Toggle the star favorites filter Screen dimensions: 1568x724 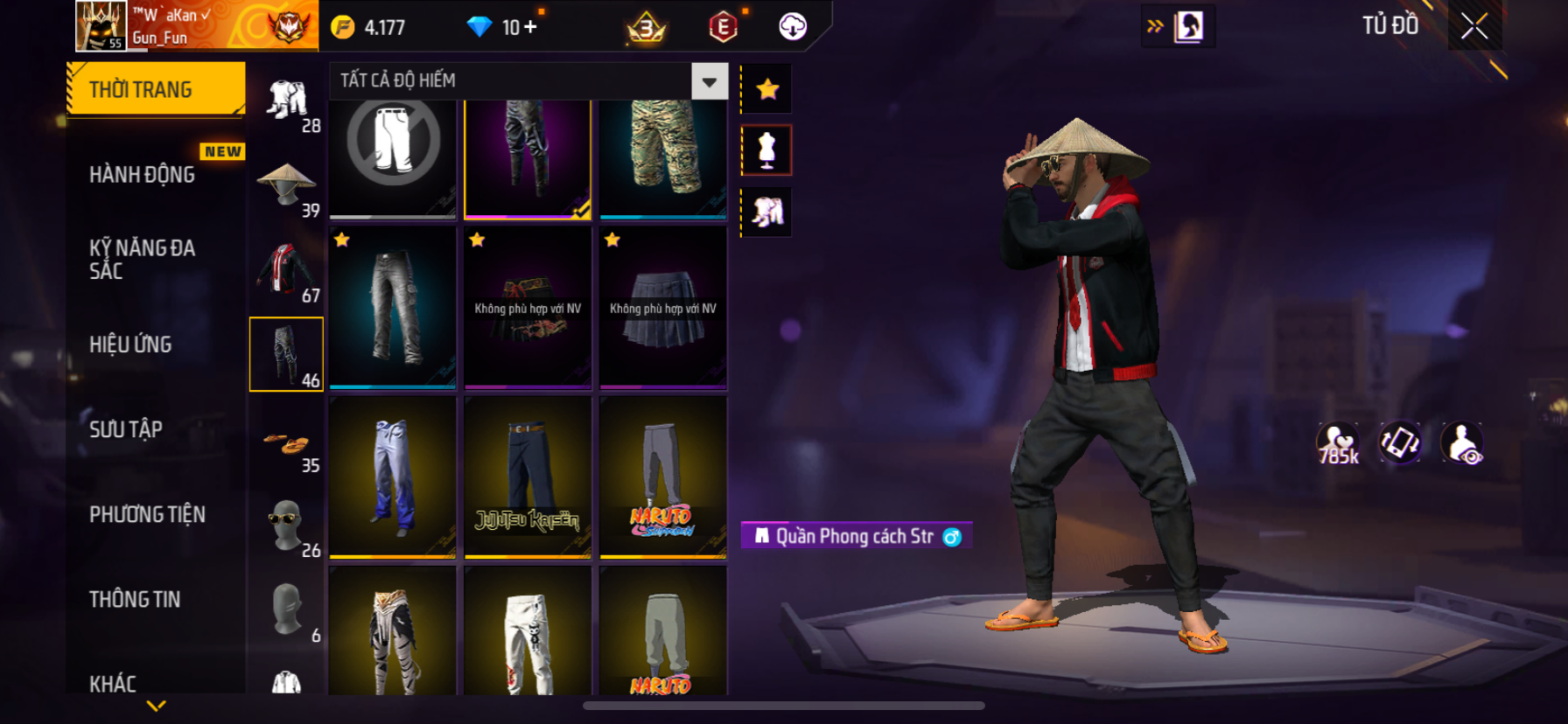[x=767, y=89]
